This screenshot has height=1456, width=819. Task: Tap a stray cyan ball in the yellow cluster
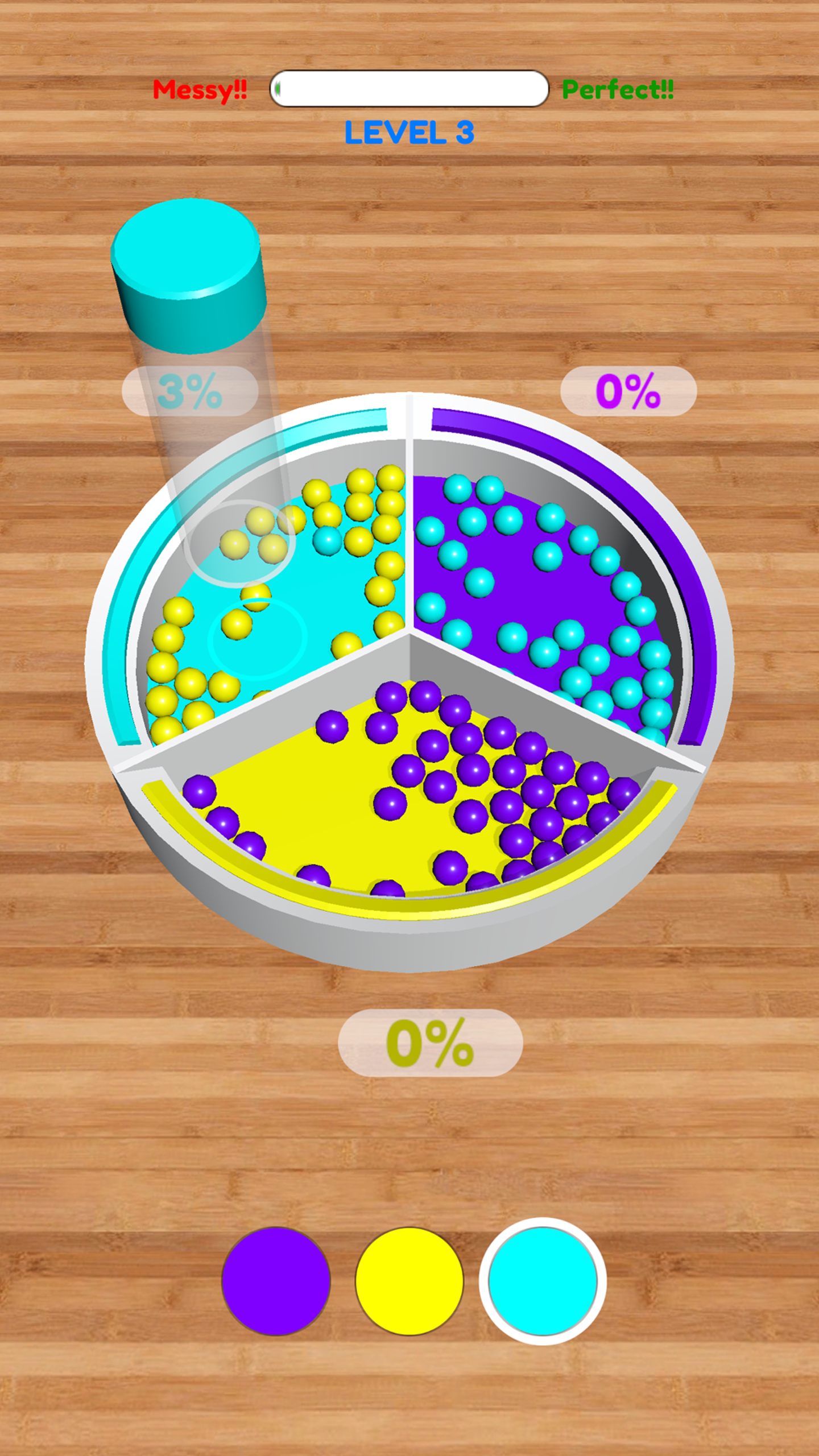[327, 539]
